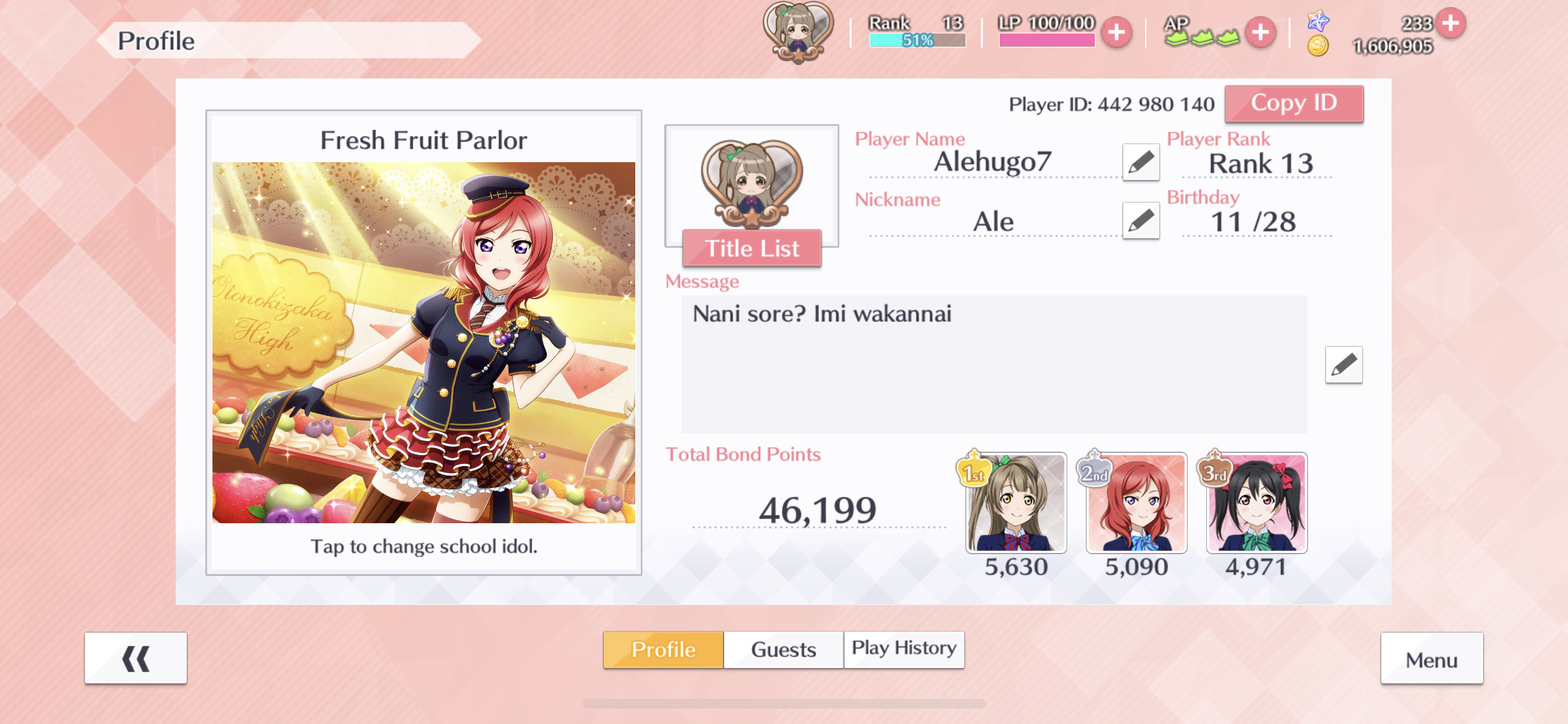Screen dimensions: 1568x724
Task: Select the Profile tab
Action: [x=663, y=649]
